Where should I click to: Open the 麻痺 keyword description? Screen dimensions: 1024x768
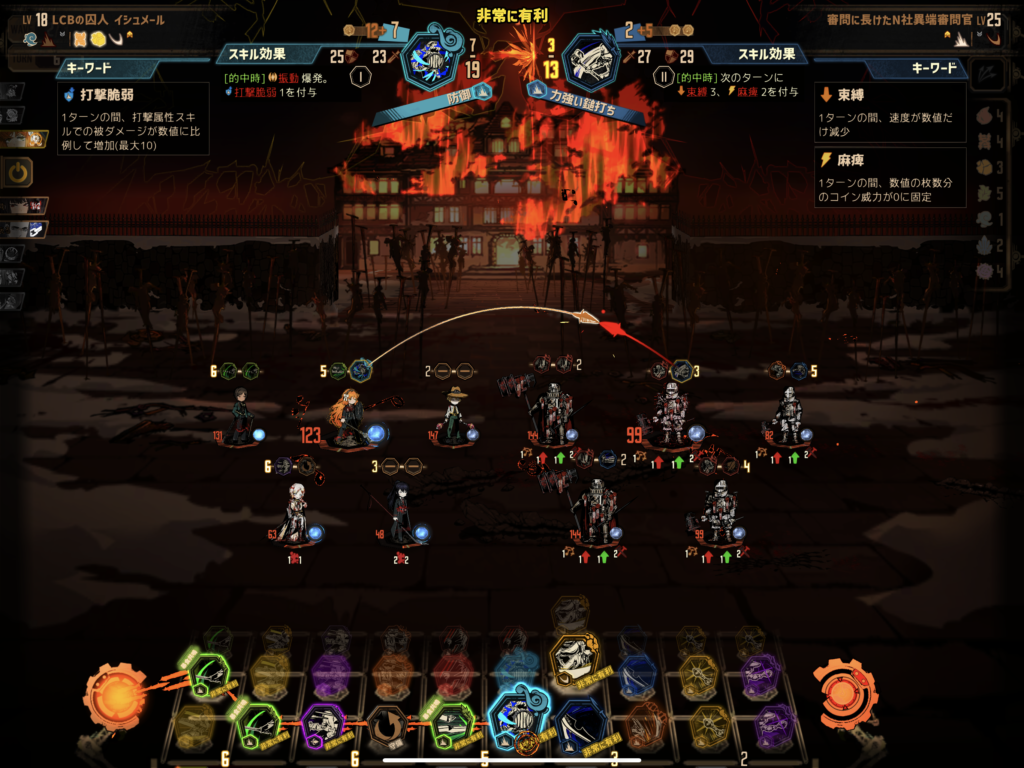pyautogui.click(x=890, y=177)
